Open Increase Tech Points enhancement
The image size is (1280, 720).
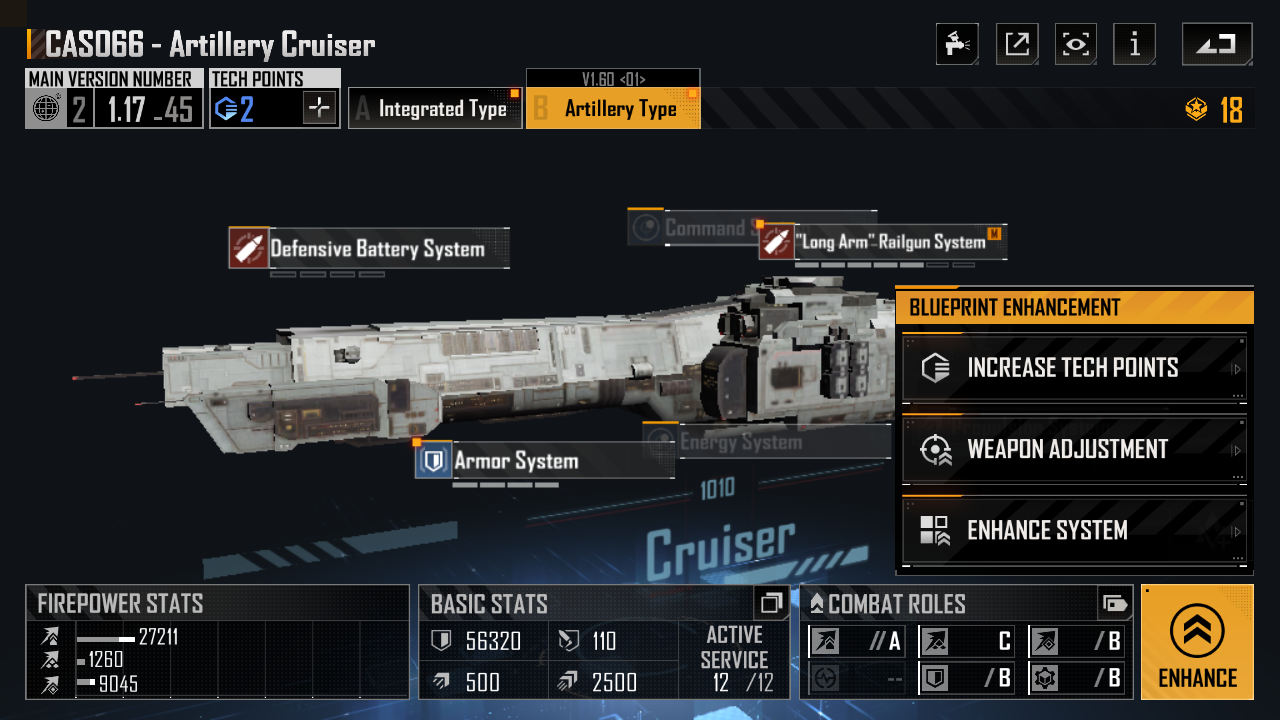[x=1074, y=368]
